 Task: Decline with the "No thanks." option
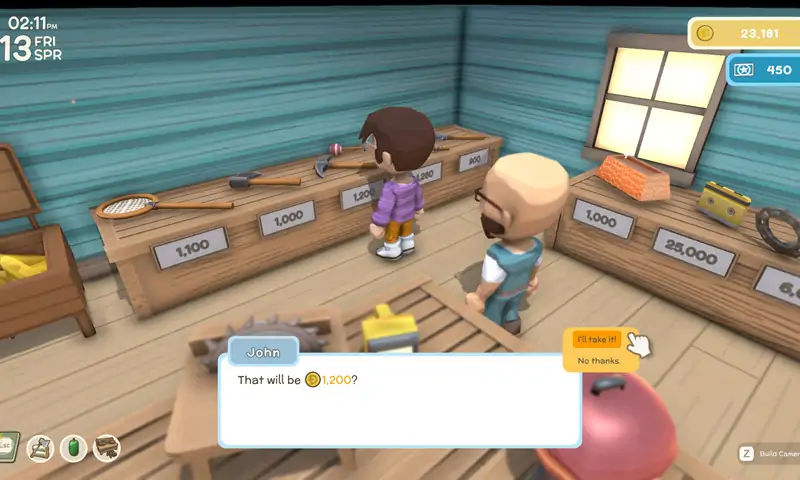(598, 360)
